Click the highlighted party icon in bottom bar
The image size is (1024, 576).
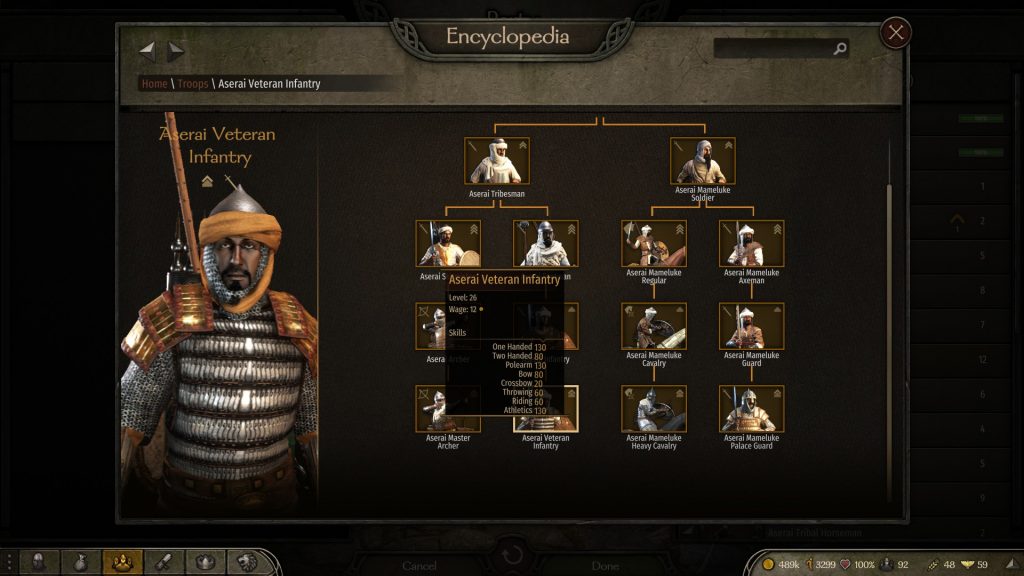(123, 563)
